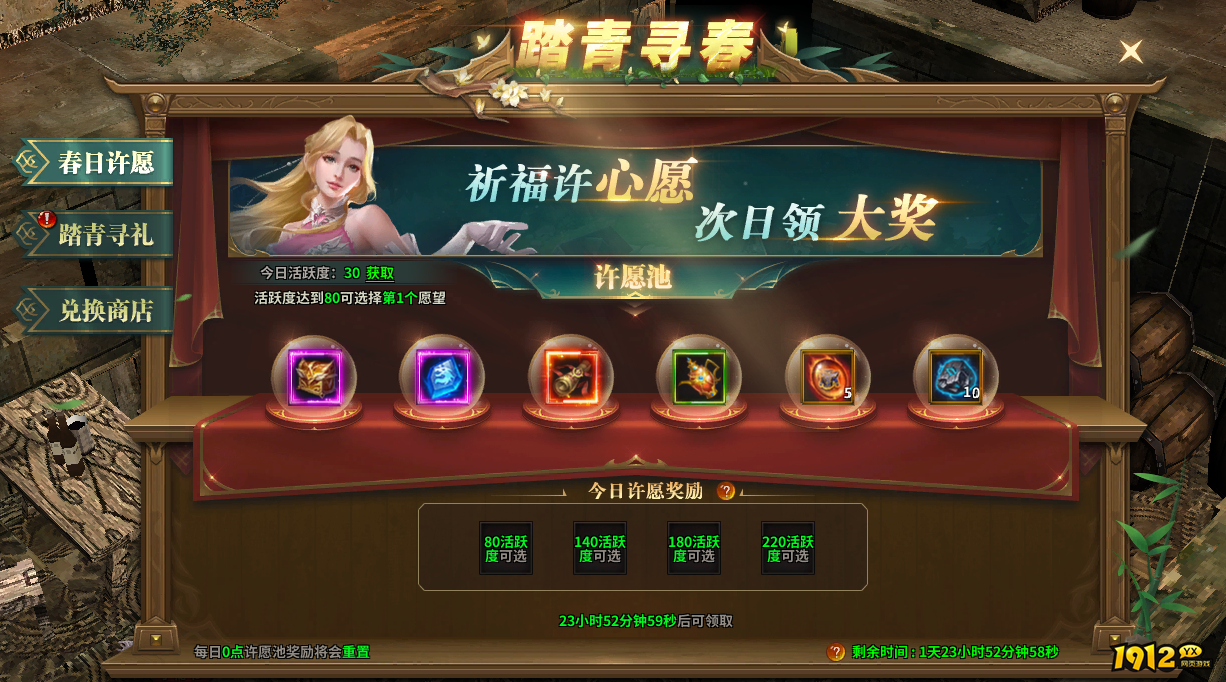Choose the fire orb item with count 5

(827, 378)
